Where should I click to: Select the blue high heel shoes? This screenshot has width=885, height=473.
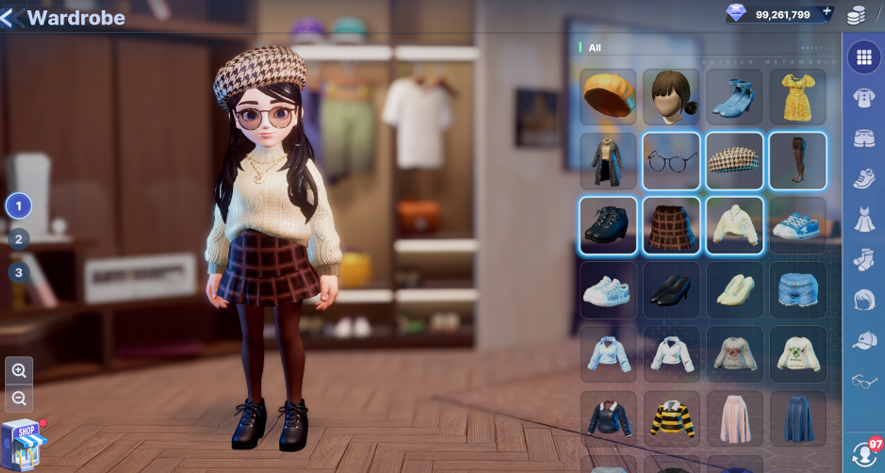(x=734, y=96)
